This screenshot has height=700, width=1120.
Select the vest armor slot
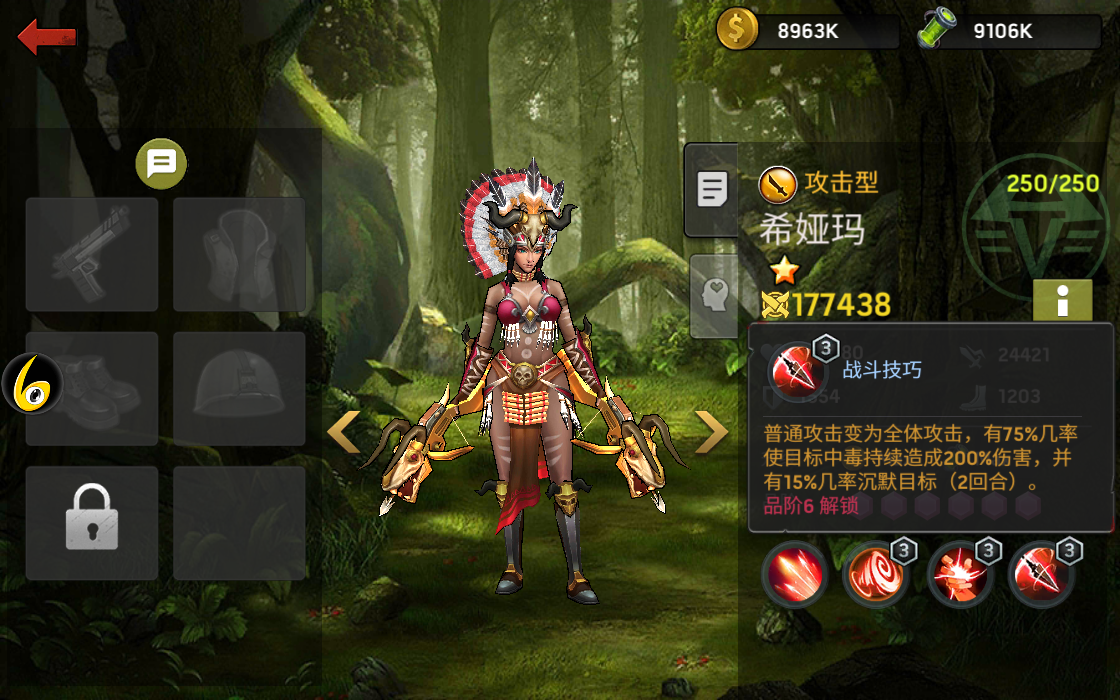pyautogui.click(x=239, y=254)
